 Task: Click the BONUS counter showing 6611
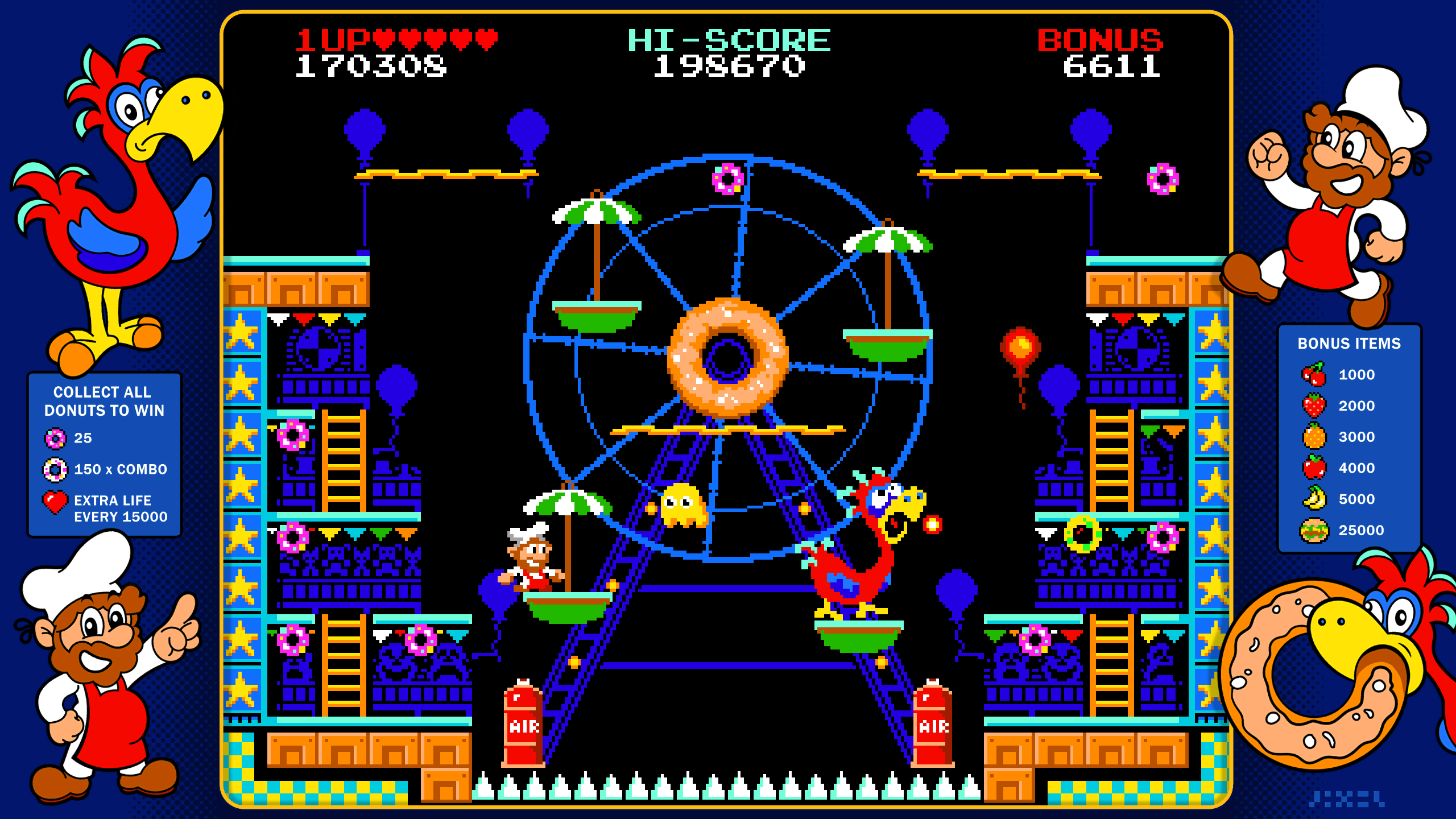1112,68
